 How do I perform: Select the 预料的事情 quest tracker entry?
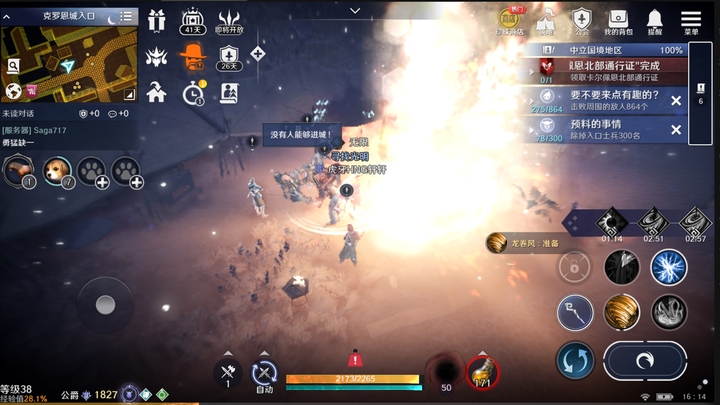point(600,129)
